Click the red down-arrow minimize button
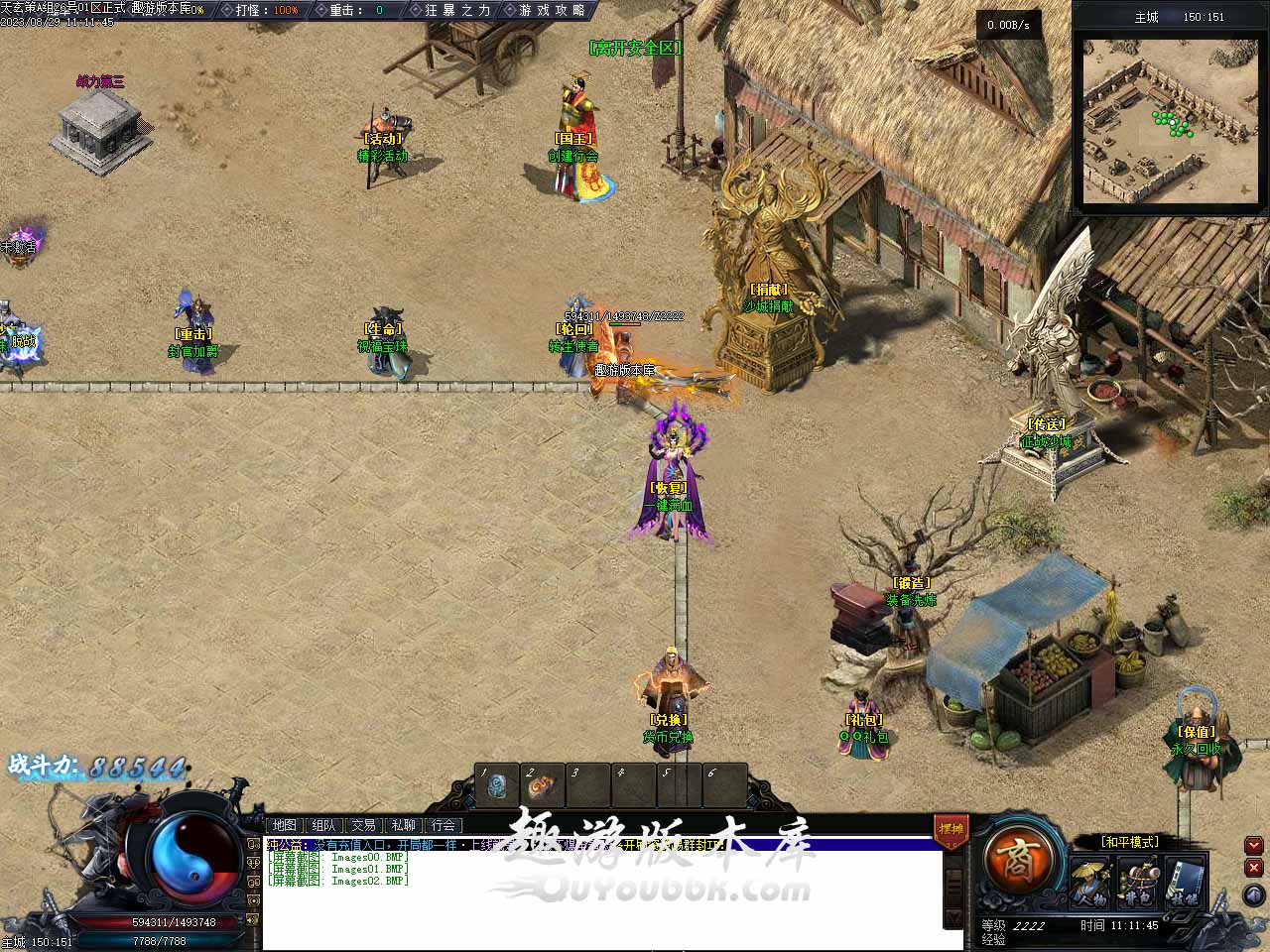The image size is (1270, 952). (x=1254, y=846)
